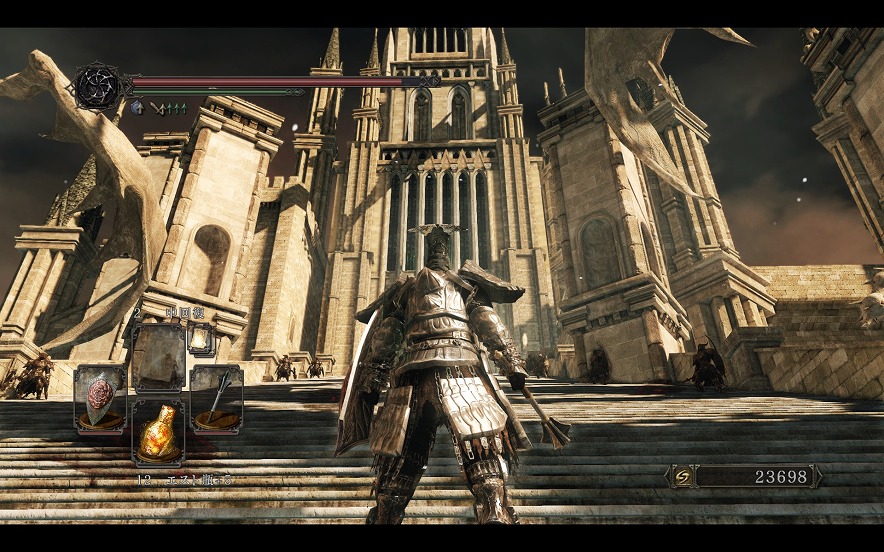Click the small glowing card beside spell slot
884x552 pixels.
point(200,340)
